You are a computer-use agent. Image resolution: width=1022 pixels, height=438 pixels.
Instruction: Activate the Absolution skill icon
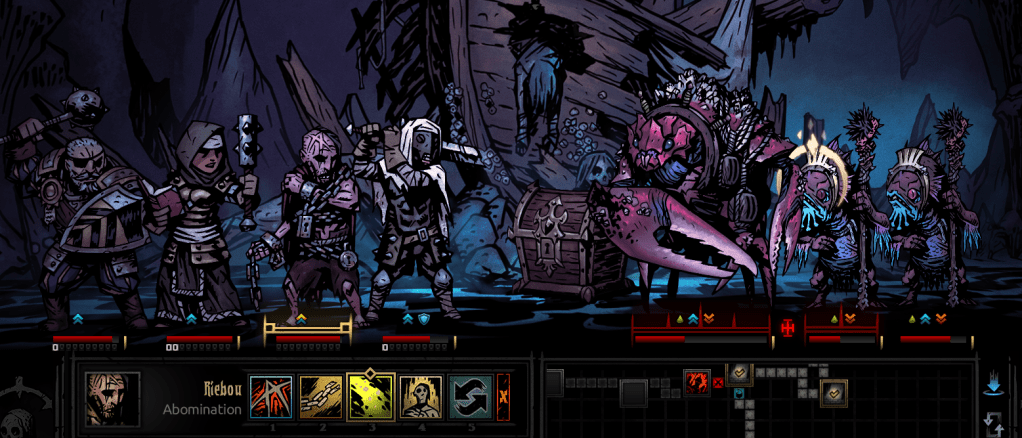click(421, 396)
